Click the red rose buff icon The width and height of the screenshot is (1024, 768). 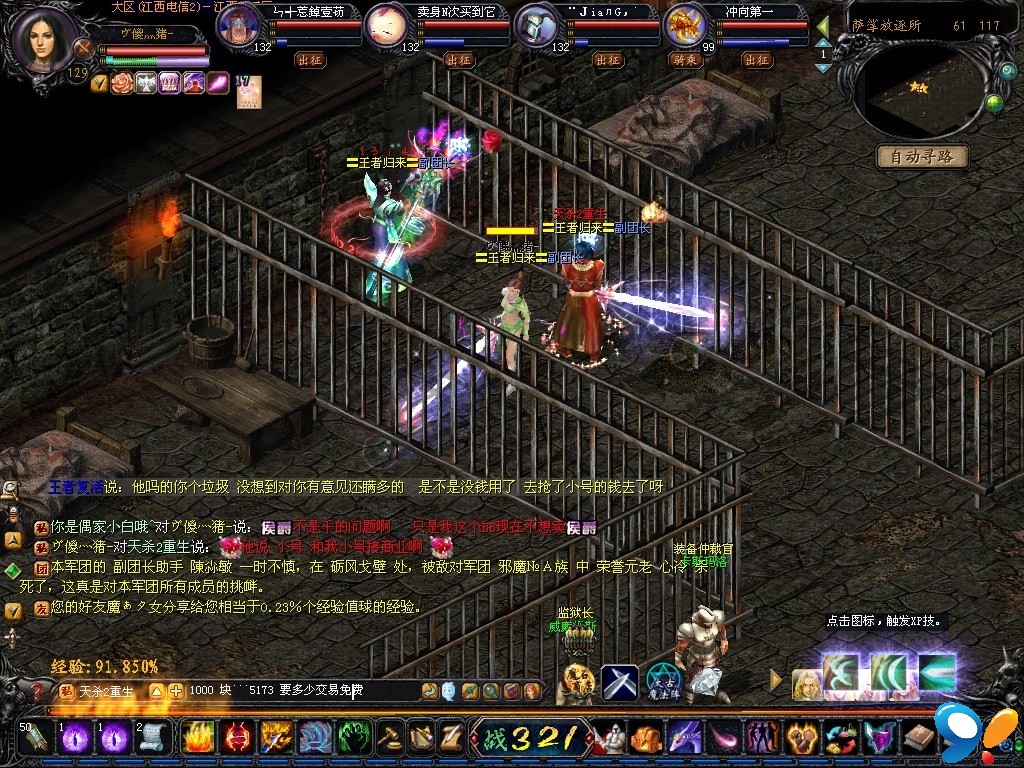coord(122,84)
